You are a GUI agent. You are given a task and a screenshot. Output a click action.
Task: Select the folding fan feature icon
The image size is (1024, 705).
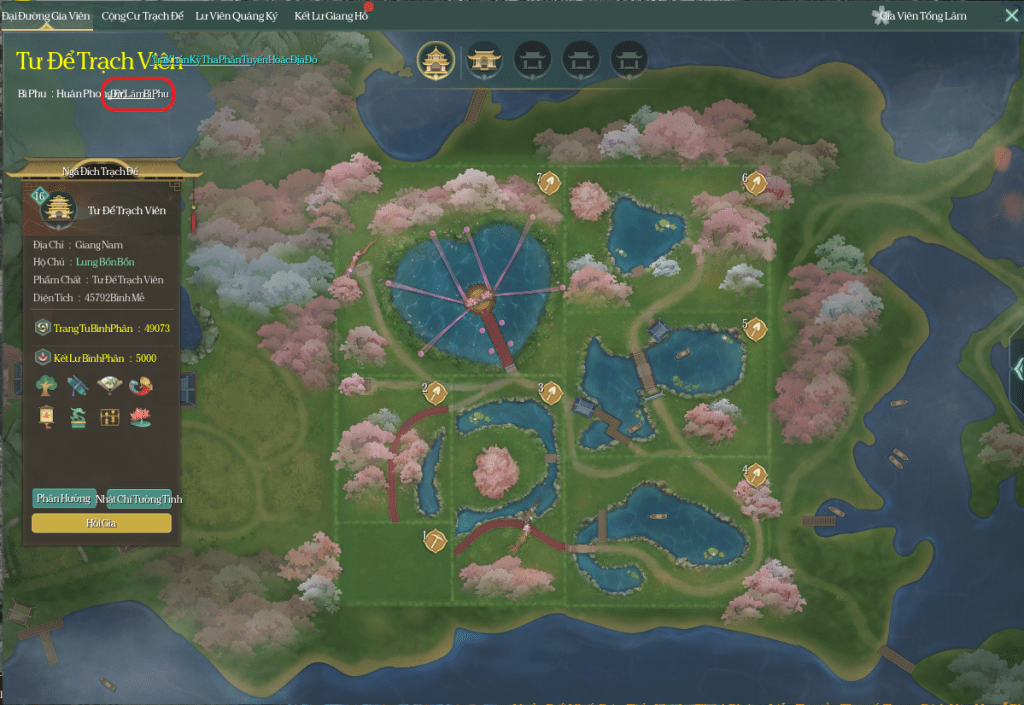tap(109, 386)
